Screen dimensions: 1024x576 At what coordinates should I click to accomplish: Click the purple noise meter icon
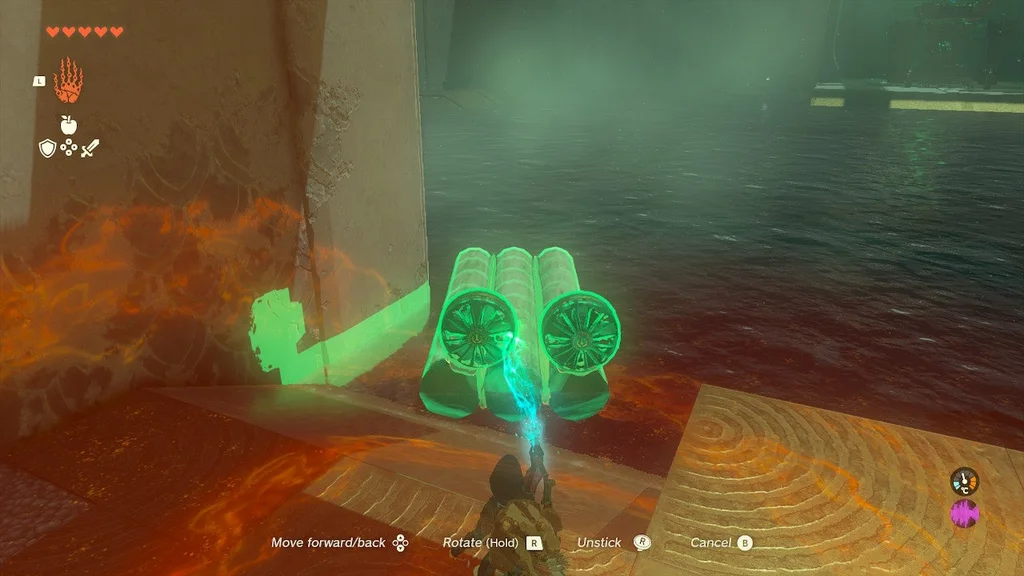click(965, 514)
